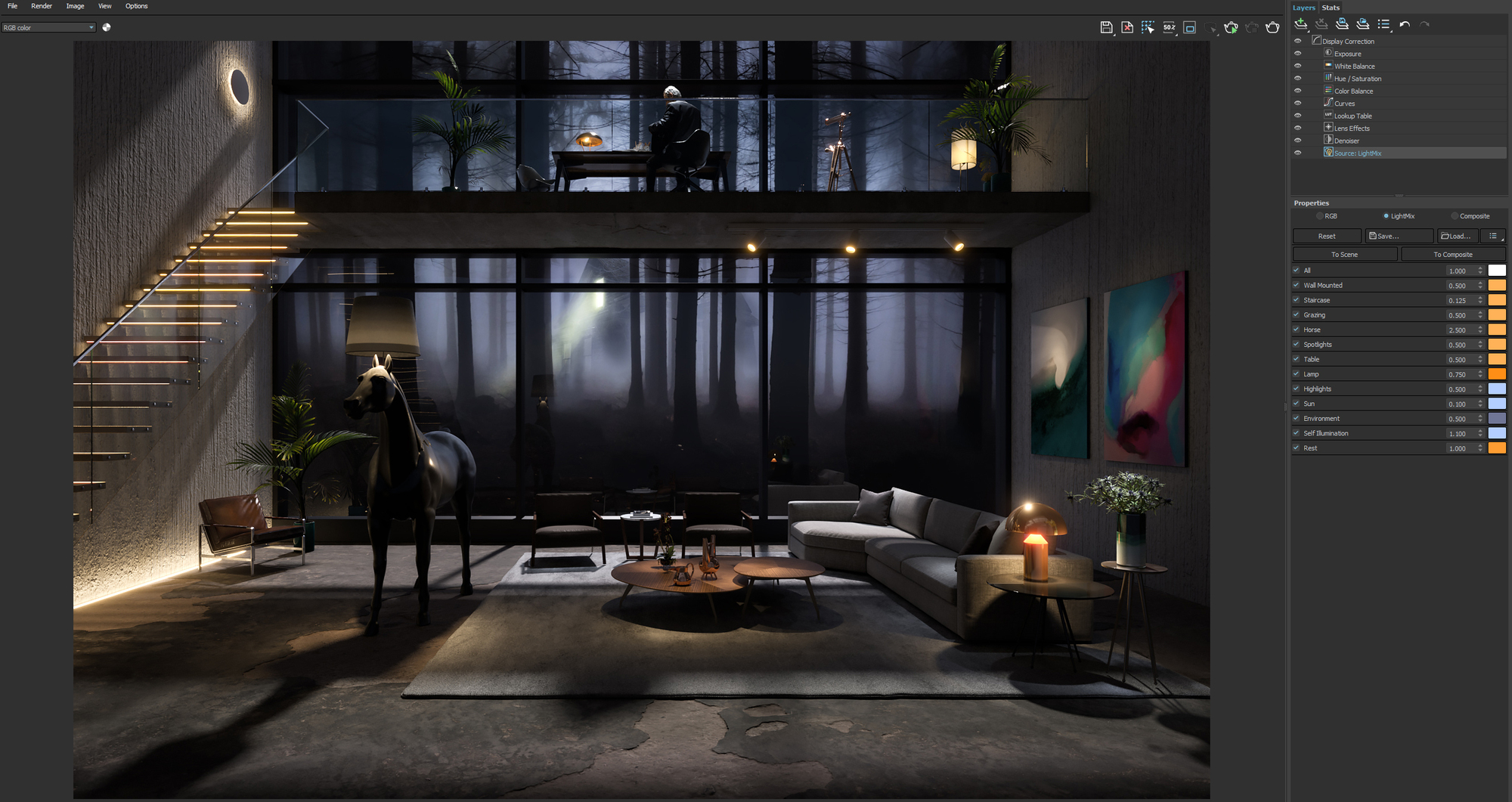Hide the Denoiser layer
The image size is (1512, 802).
coord(1298,140)
